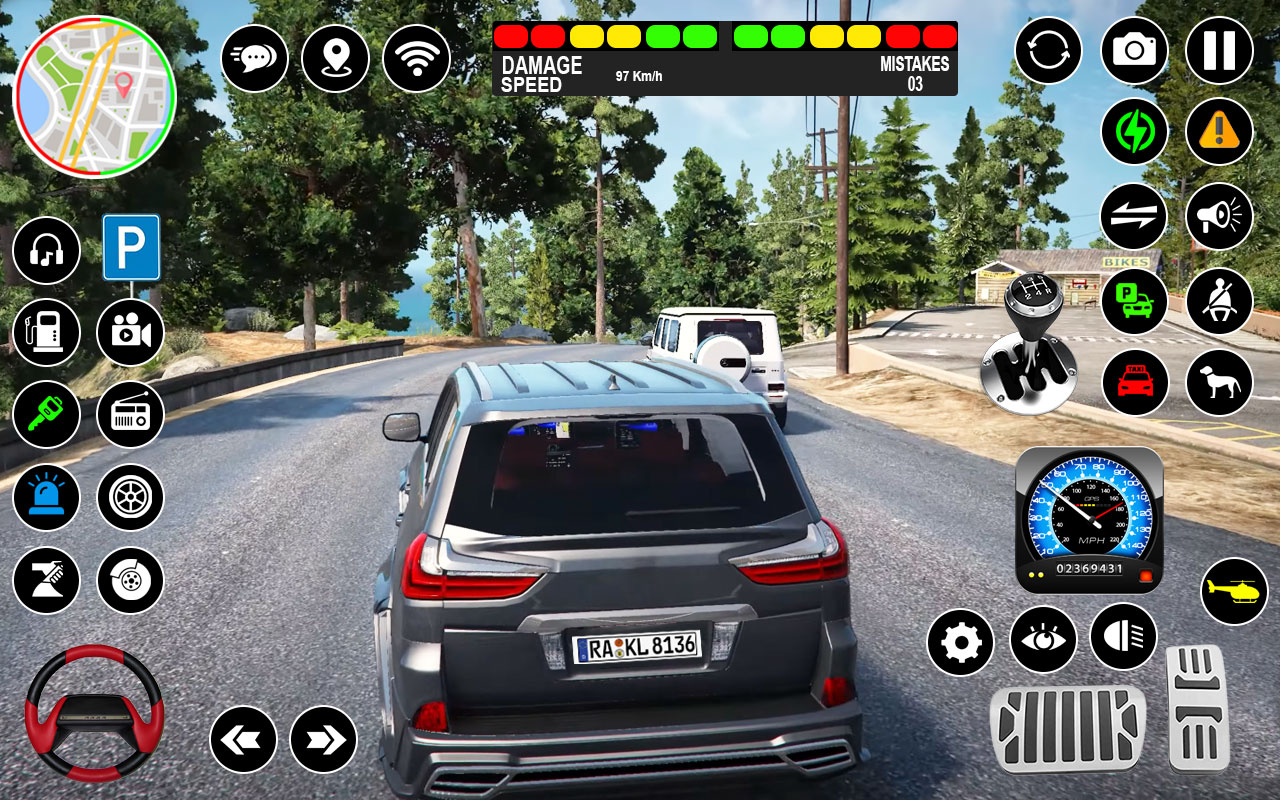Fasten the seatbelt icon button

[x=1219, y=301]
